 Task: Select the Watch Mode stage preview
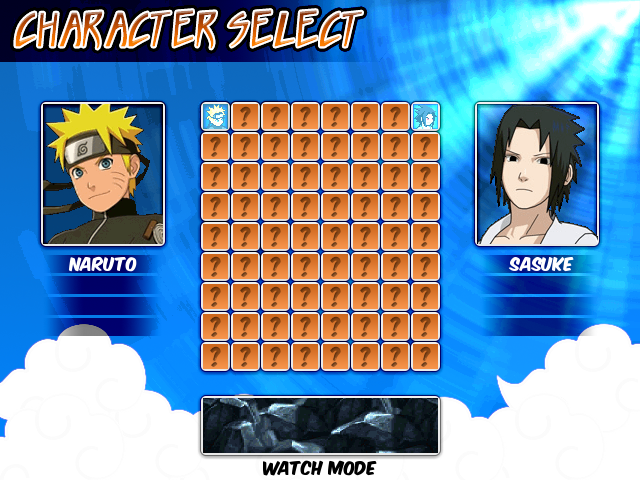pyautogui.click(x=320, y=425)
